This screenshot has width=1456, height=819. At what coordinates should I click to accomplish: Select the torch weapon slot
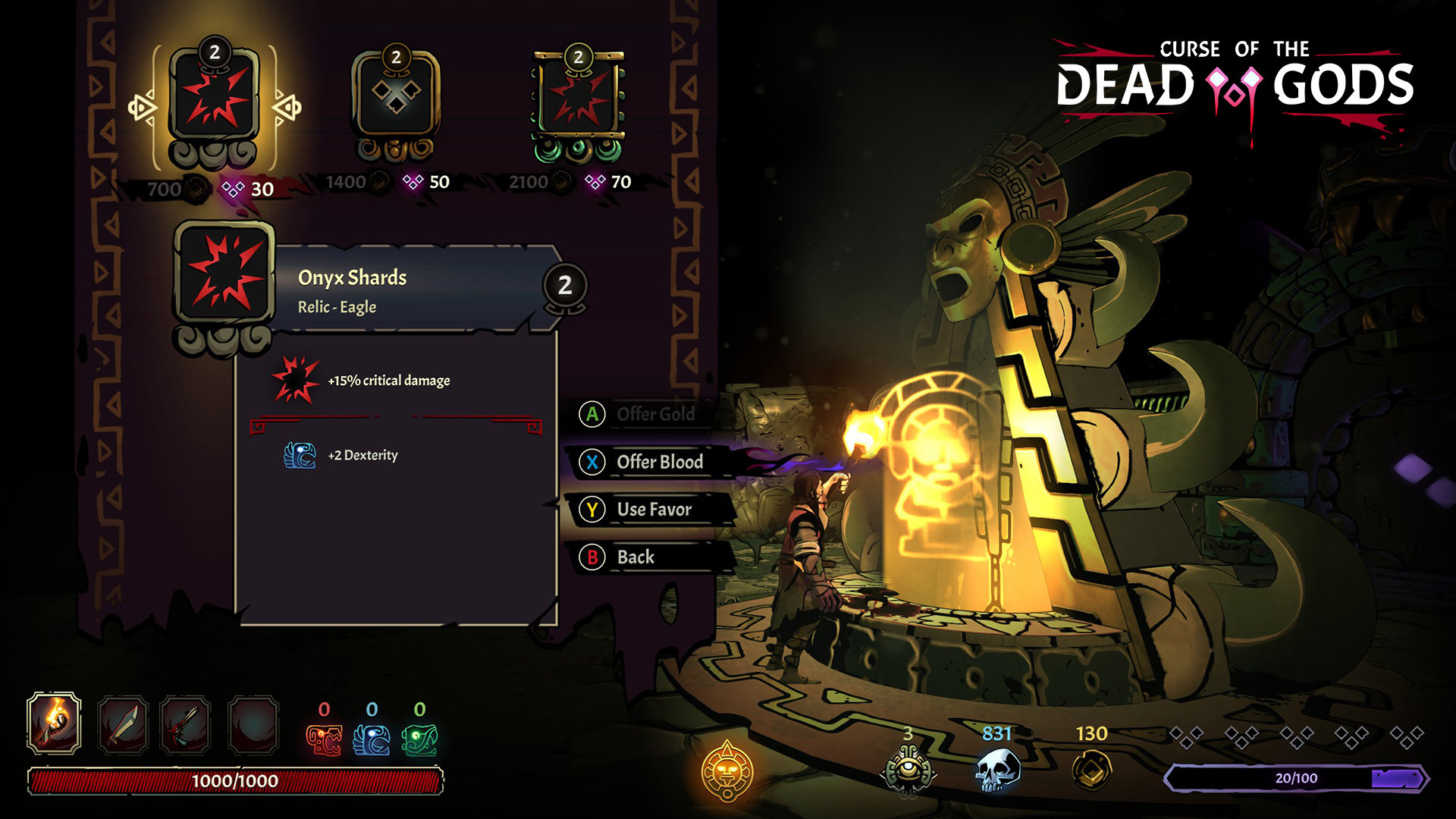[54, 723]
